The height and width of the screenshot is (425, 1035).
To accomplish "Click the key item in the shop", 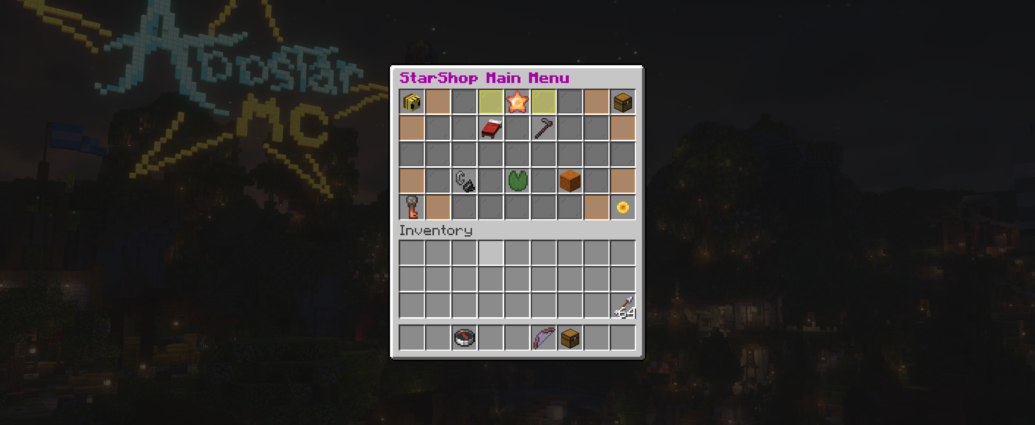I will 412,207.
